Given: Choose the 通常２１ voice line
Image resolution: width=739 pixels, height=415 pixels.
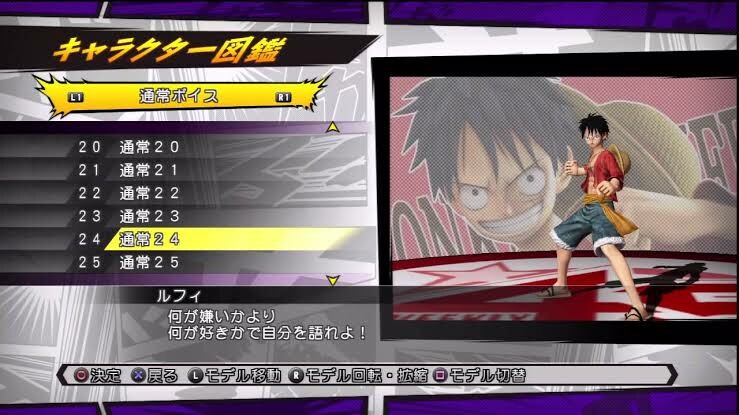Looking at the screenshot, I should pos(150,170).
